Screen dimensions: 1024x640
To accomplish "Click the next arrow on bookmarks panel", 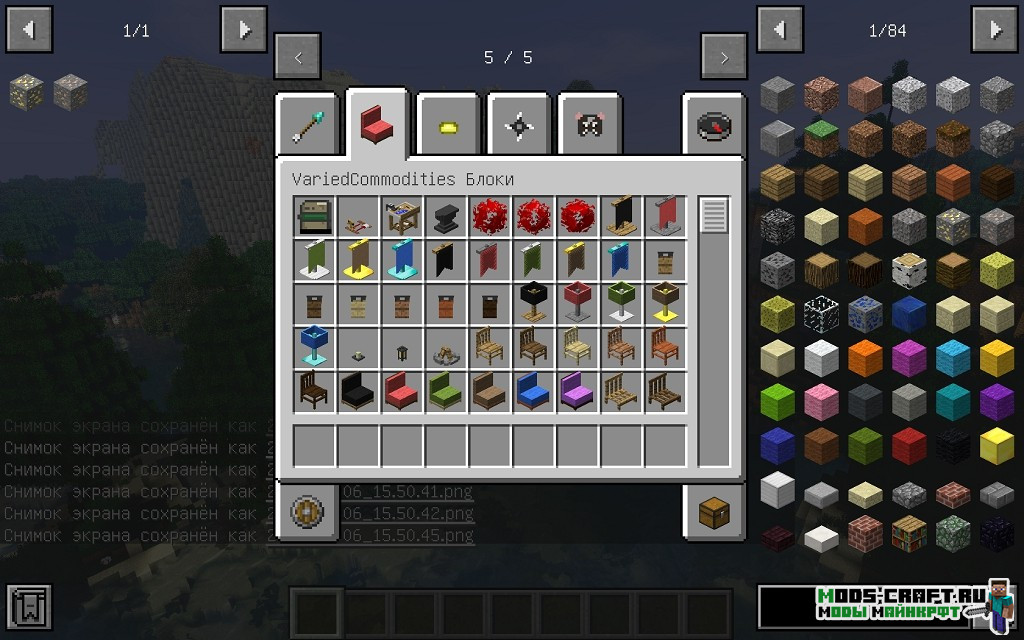I will click(x=243, y=30).
